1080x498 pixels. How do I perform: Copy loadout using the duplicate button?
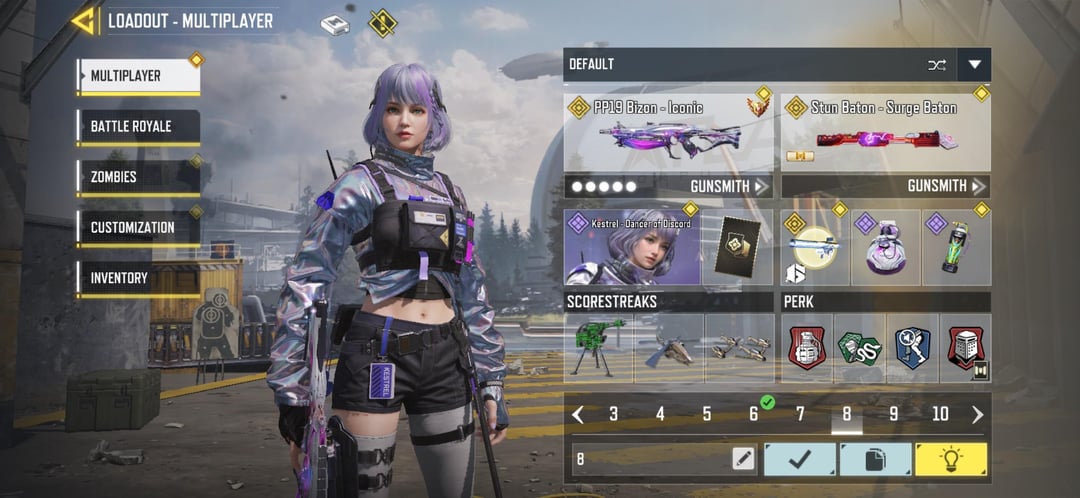[875, 459]
